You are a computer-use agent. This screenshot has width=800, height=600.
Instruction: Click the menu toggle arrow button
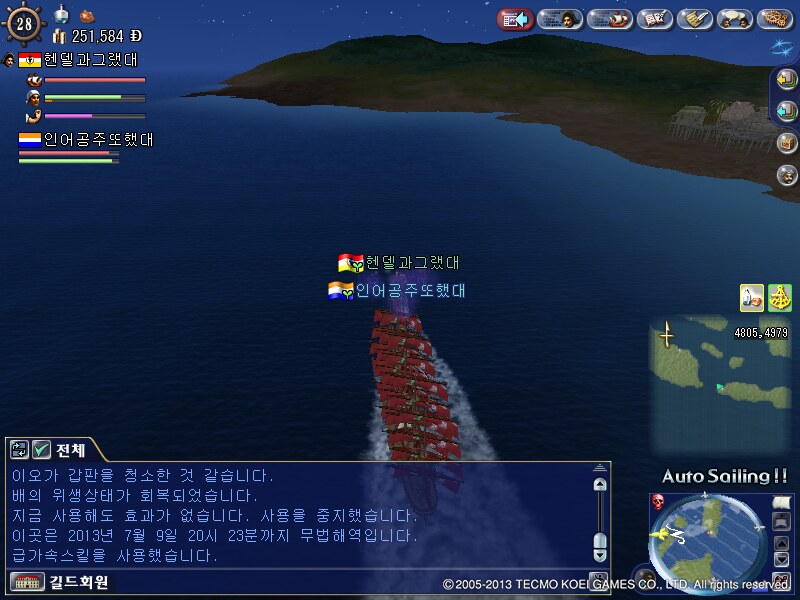(x=514, y=19)
